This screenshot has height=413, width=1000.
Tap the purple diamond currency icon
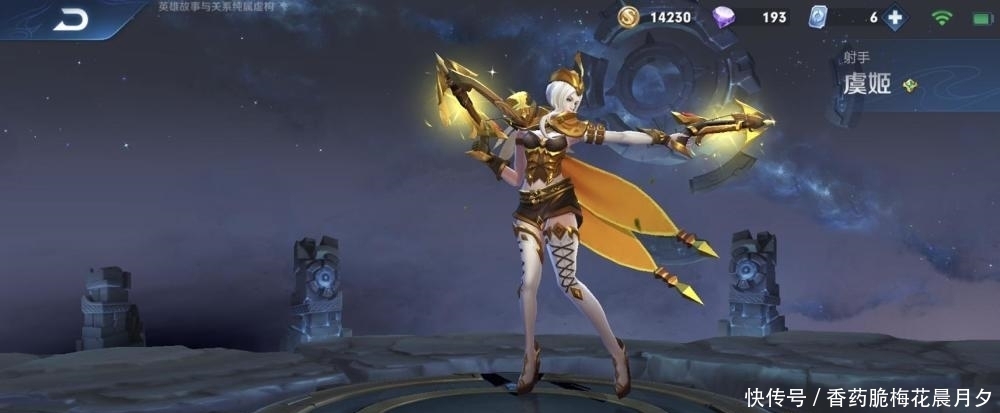724,17
